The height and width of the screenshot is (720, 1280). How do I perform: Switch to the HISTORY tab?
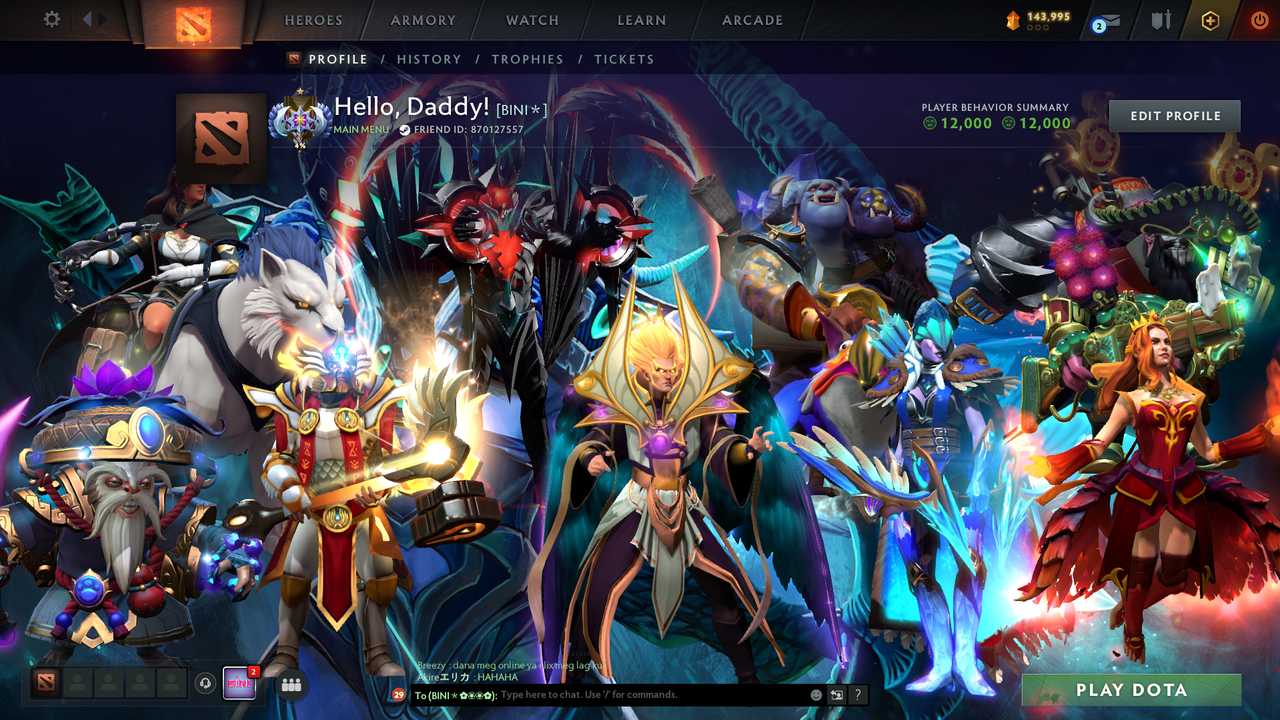[x=429, y=59]
